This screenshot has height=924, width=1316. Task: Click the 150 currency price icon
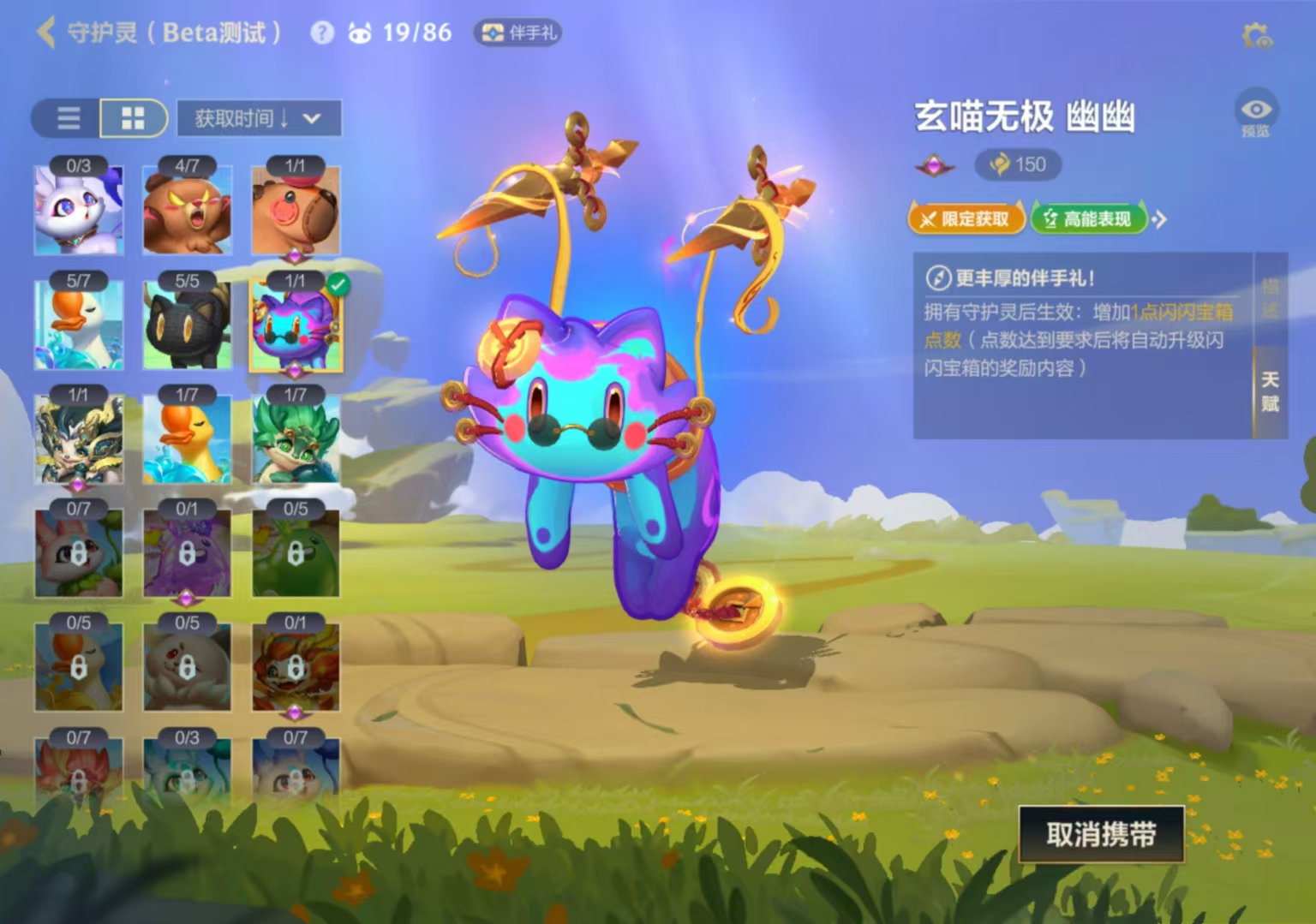[1018, 165]
